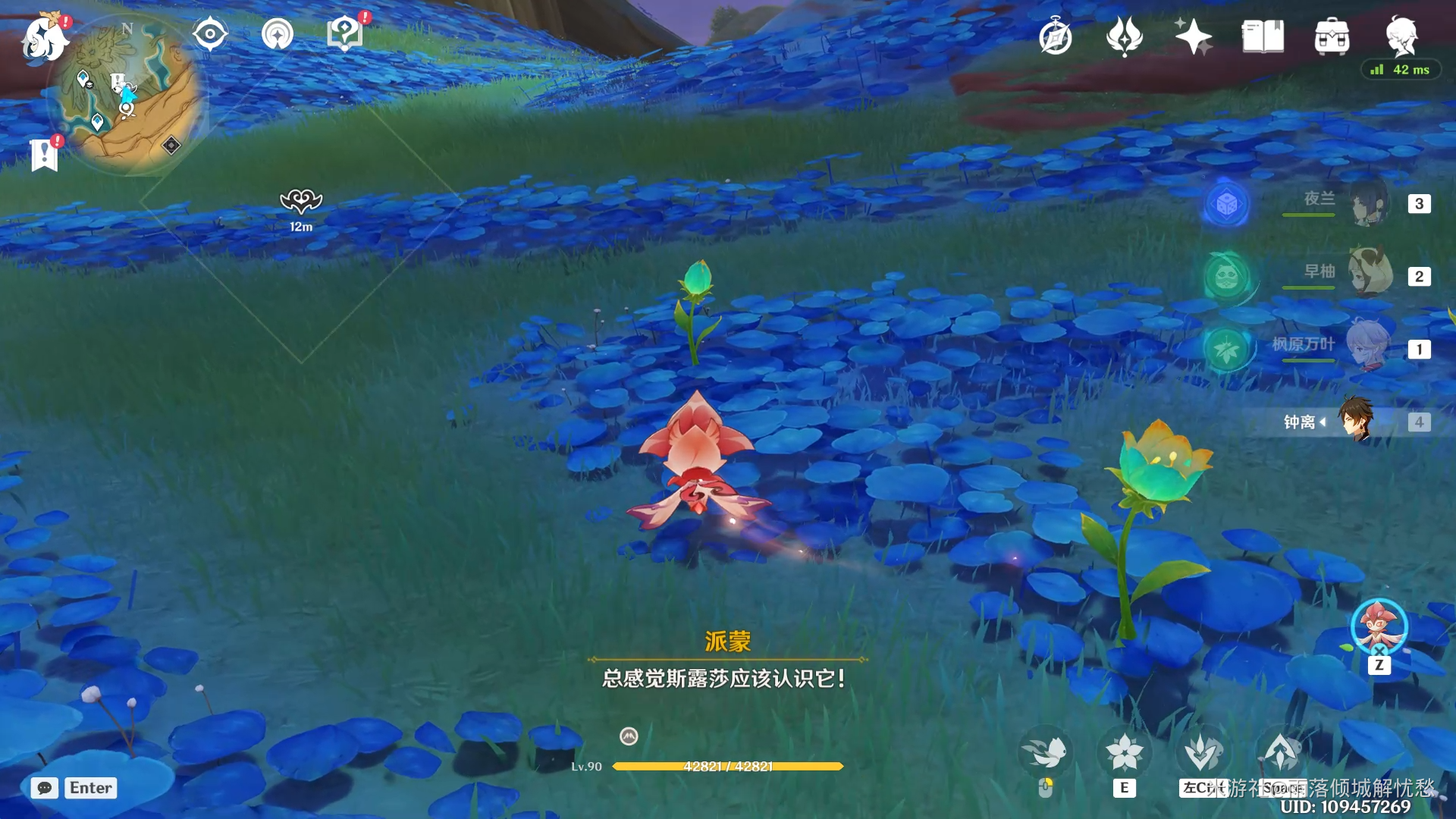Click the eye-shaped icon beside the minimap
The image size is (1456, 819).
210,32
